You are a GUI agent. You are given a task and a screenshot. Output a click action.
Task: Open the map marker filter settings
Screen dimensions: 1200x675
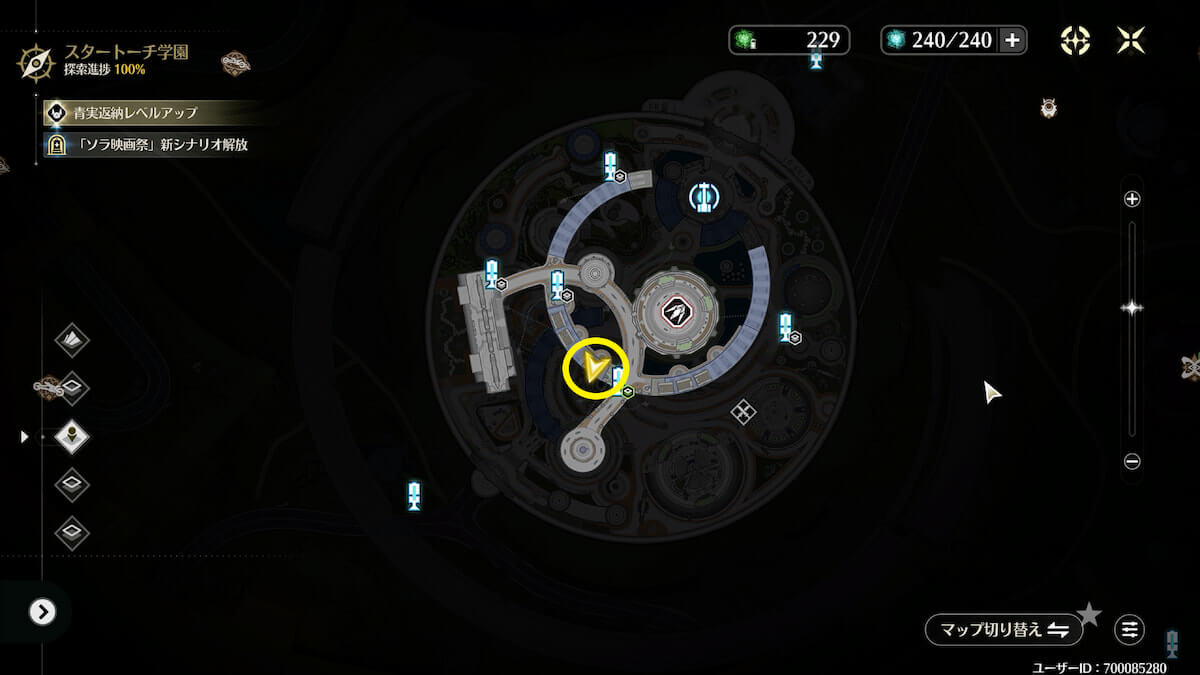pyautogui.click(x=1130, y=630)
